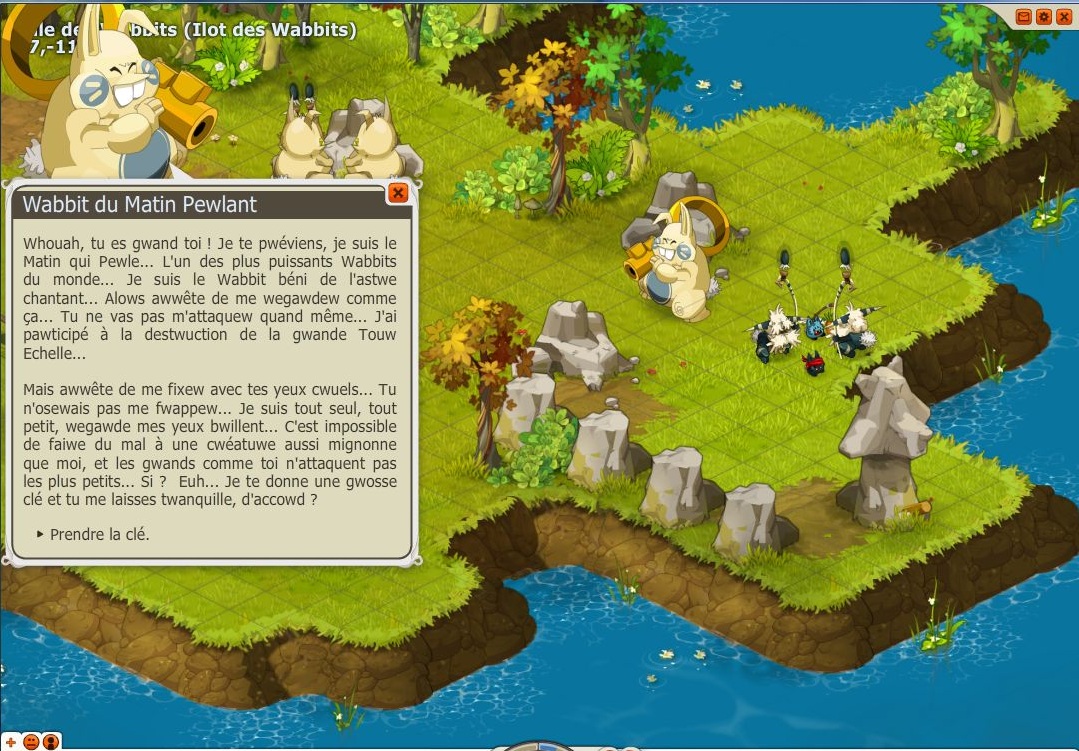Open the gear options button
Viewport: 1079px width, 751px height.
point(1044,17)
